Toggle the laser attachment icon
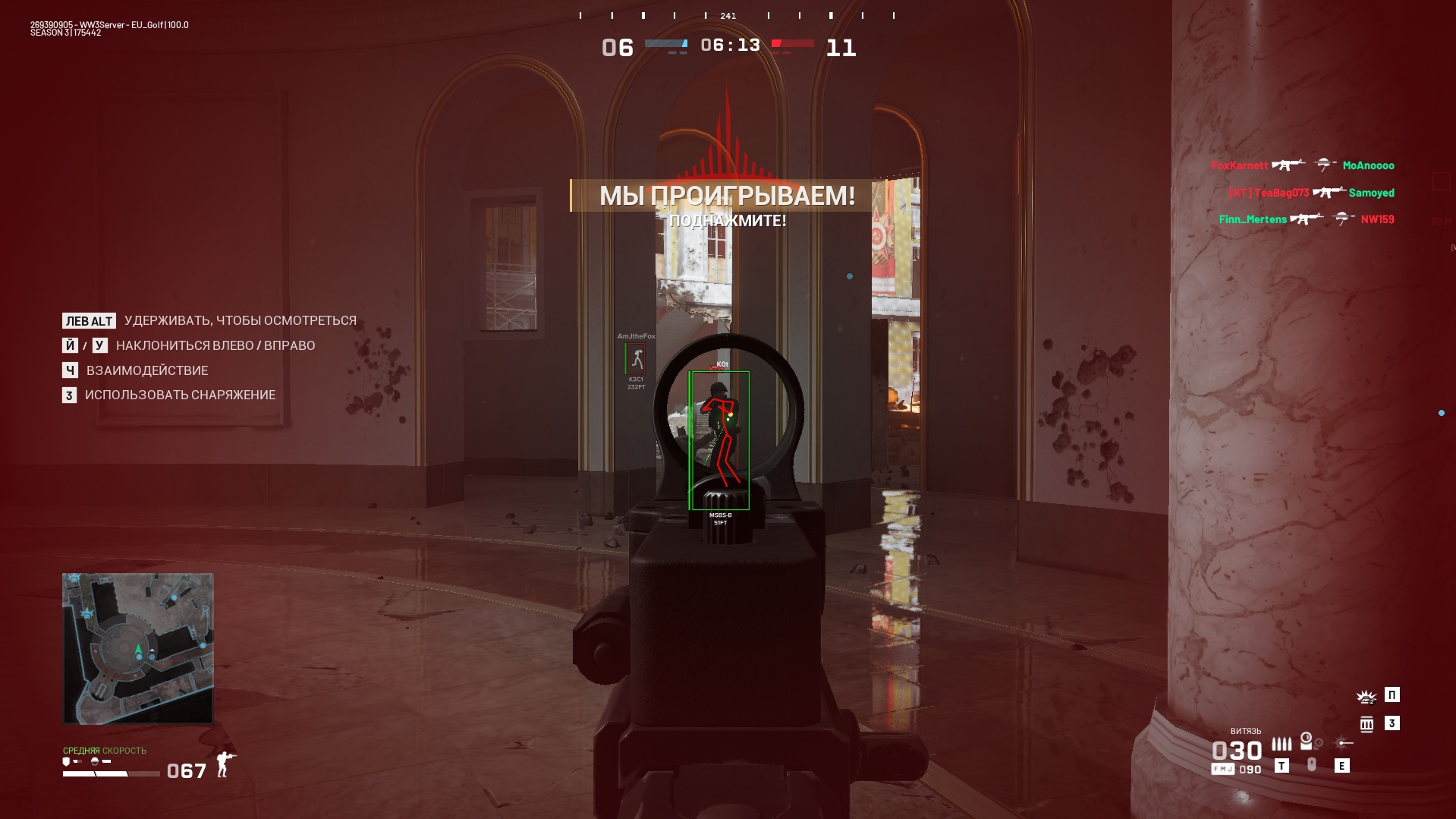 tap(1342, 743)
